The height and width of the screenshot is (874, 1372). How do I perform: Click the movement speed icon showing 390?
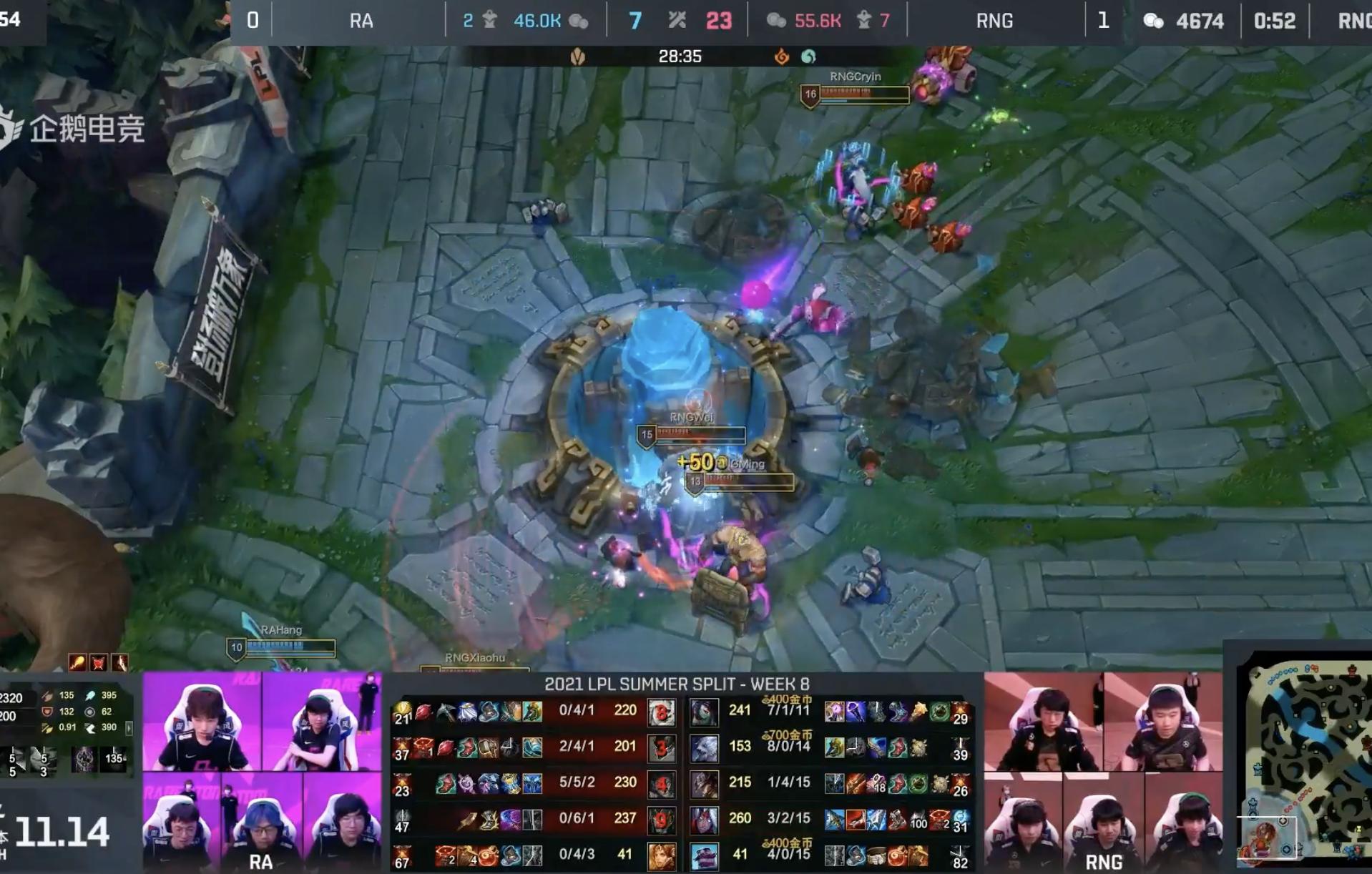coord(90,728)
